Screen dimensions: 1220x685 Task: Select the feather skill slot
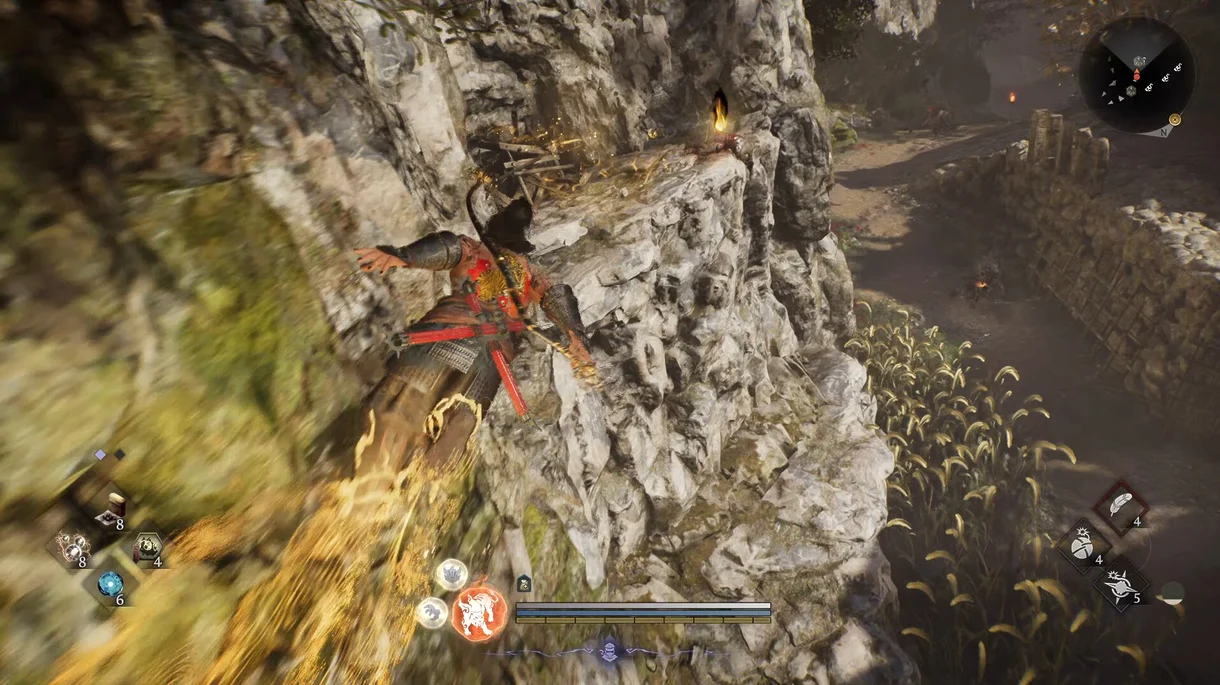(1120, 506)
